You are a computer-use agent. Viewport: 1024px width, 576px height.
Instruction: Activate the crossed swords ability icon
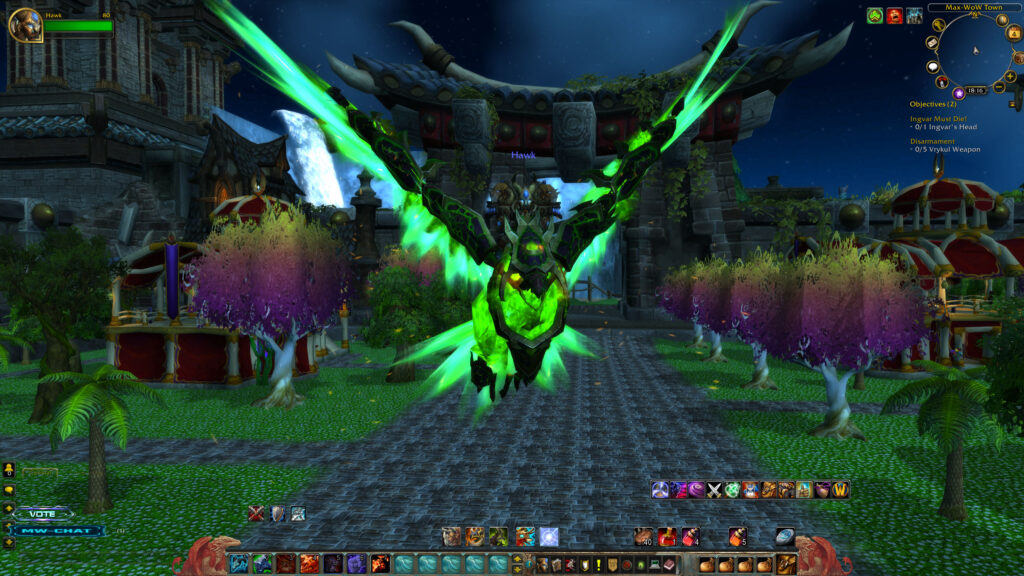point(714,490)
